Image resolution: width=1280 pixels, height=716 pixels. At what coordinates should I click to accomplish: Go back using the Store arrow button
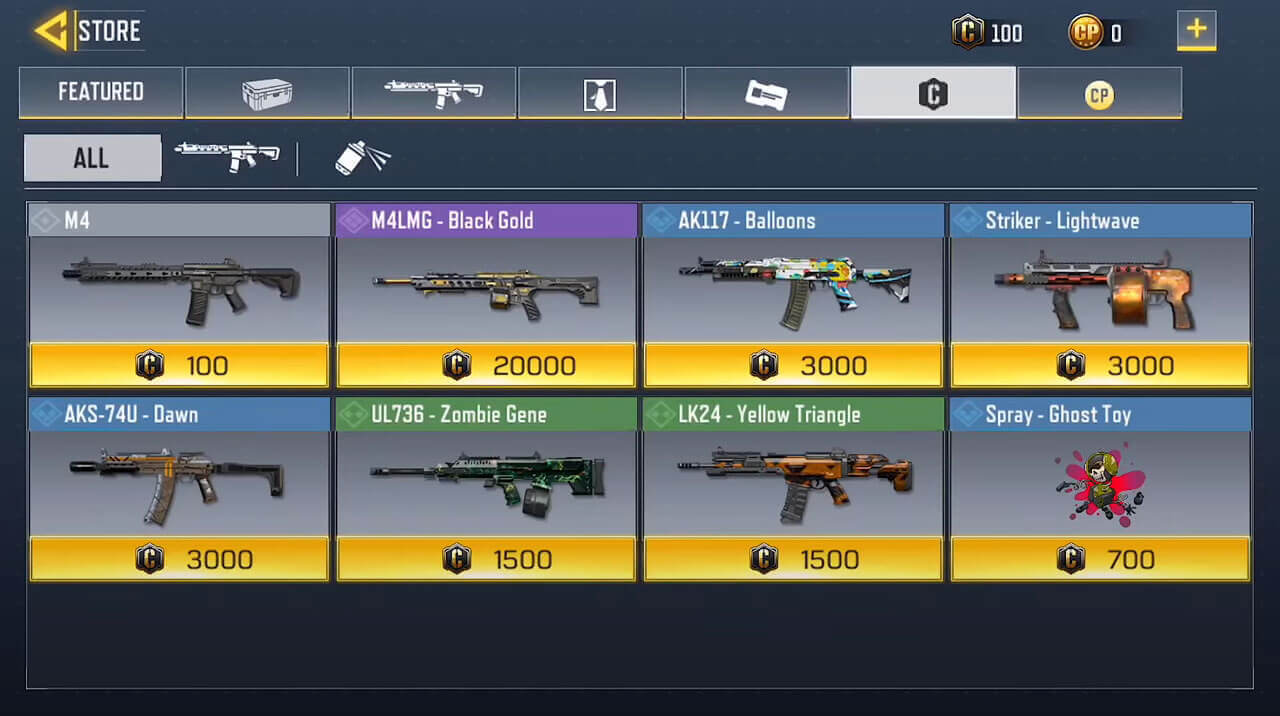pos(52,31)
